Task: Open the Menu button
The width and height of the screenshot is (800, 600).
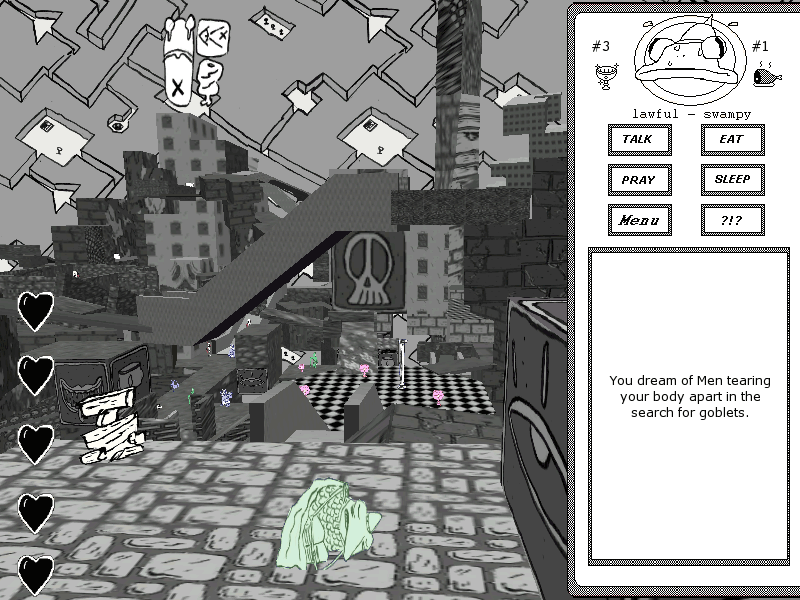Action: click(639, 220)
